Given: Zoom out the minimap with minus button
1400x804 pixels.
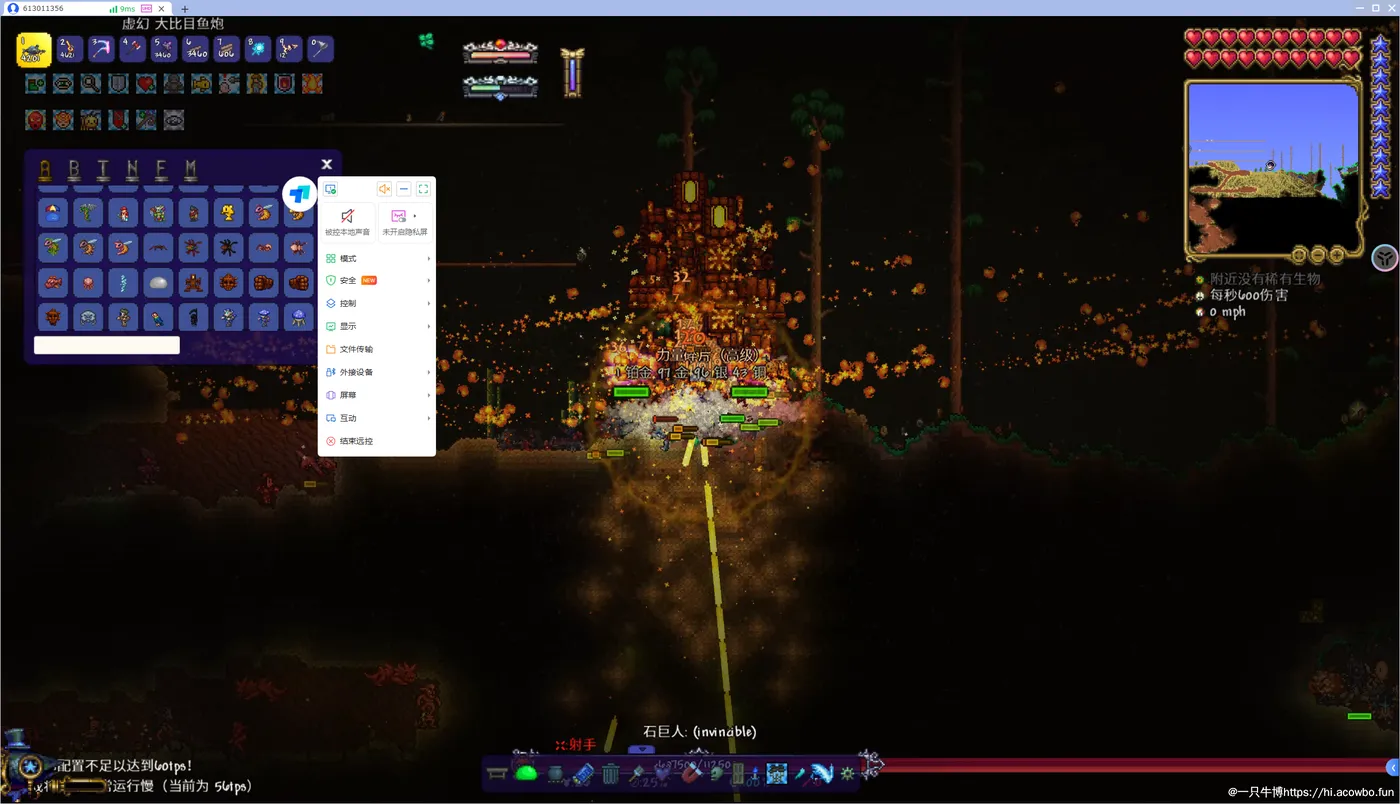Looking at the screenshot, I should click(x=1318, y=255).
